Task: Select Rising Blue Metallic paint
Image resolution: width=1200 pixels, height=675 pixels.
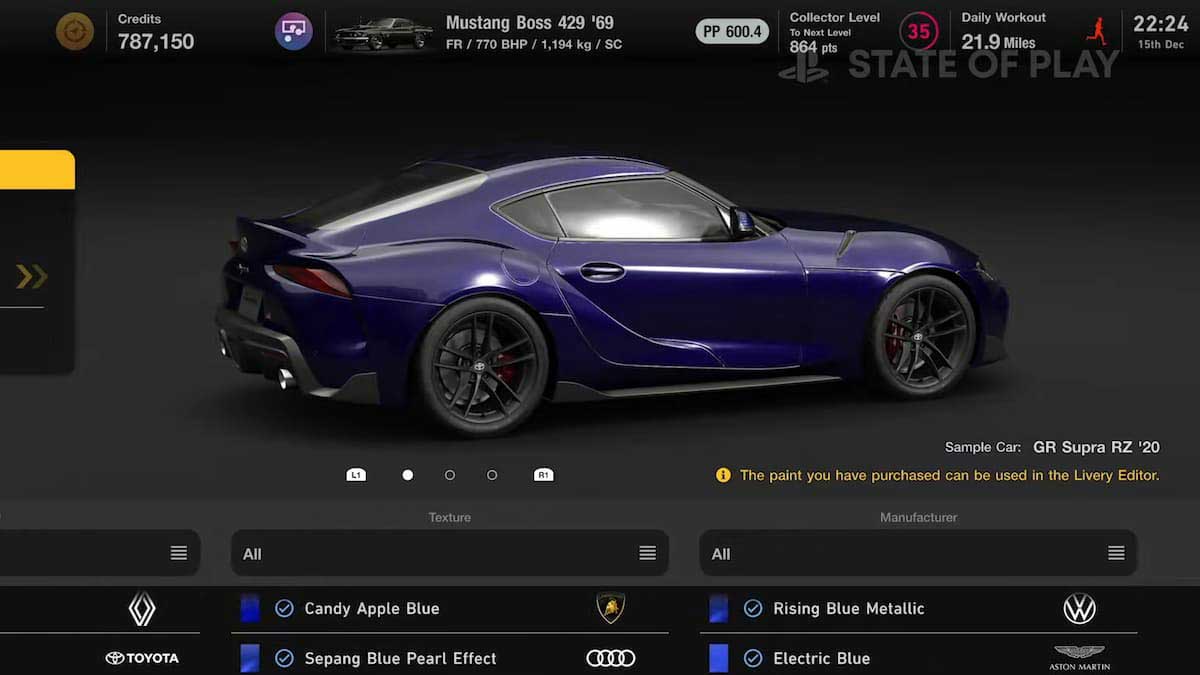Action: (x=848, y=608)
